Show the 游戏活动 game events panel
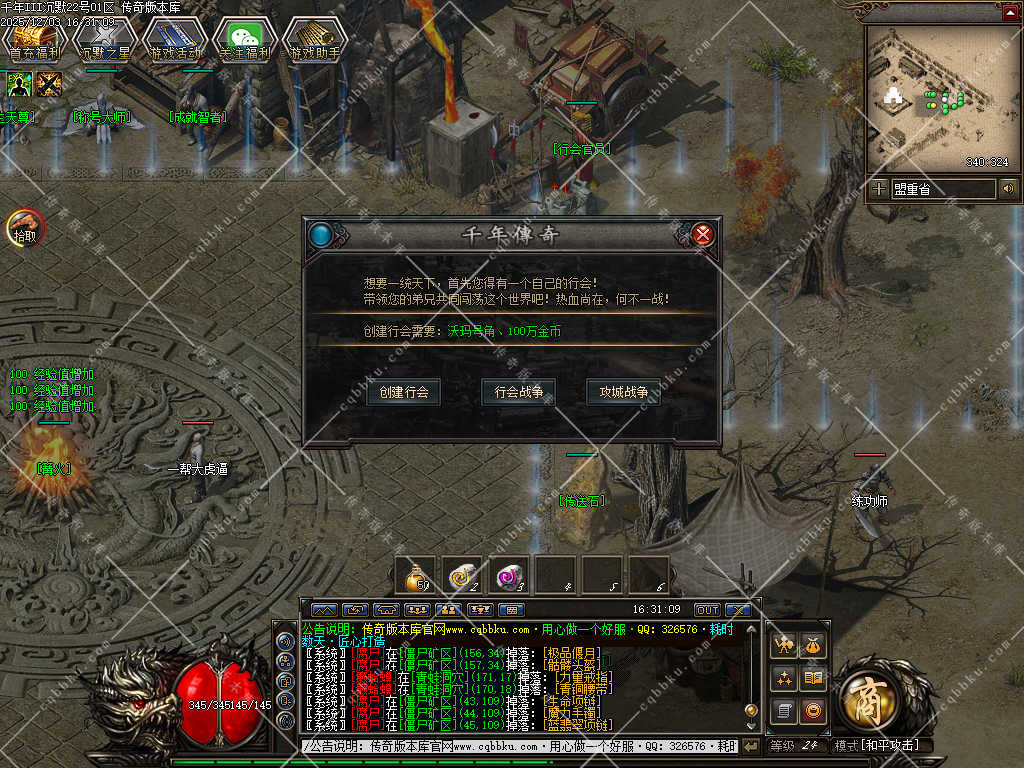The image size is (1024, 768). (x=174, y=40)
